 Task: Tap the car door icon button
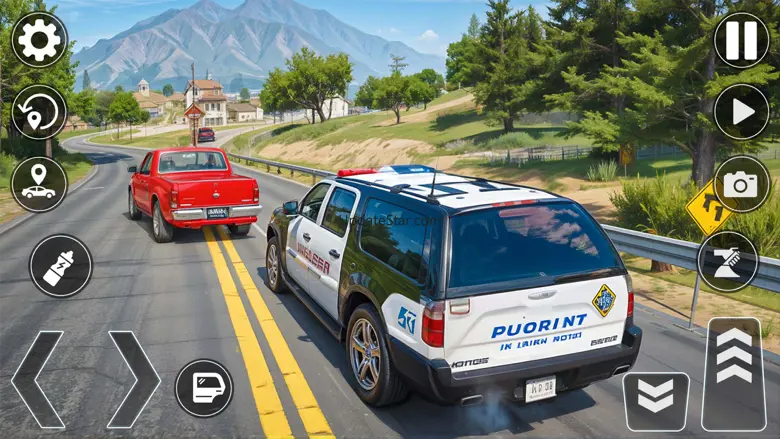[x=204, y=388]
